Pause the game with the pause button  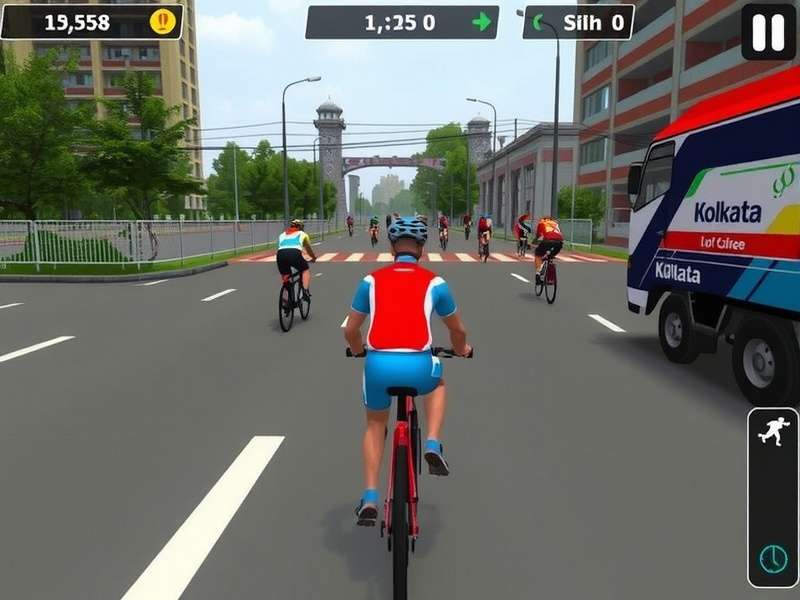click(x=768, y=32)
